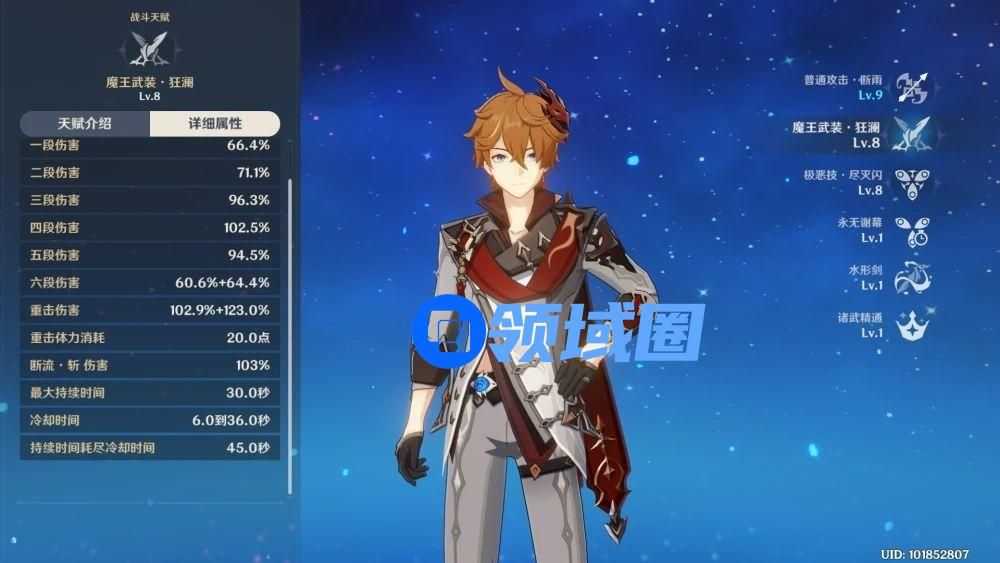Open the 普通攻击·断雨 talent

click(x=911, y=87)
